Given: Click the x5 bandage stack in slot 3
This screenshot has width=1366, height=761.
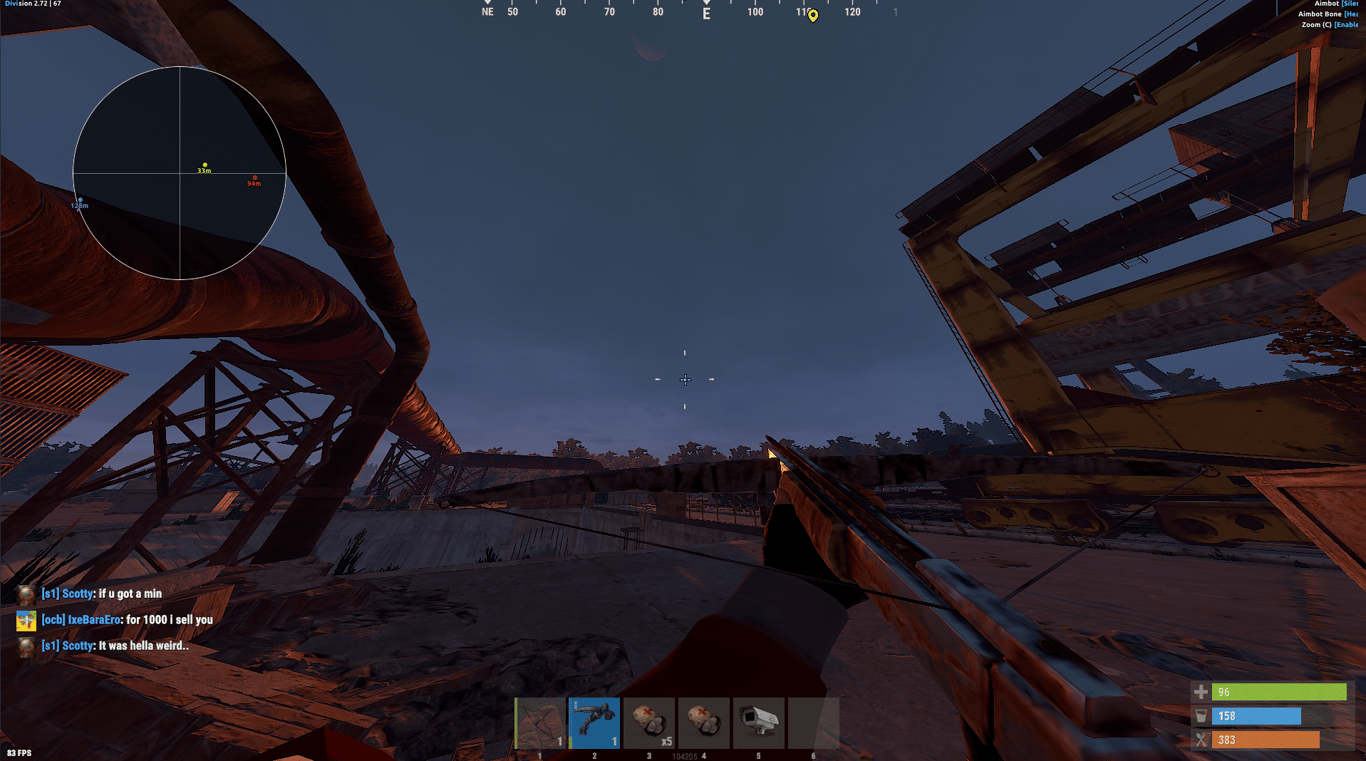Looking at the screenshot, I should 650,722.
